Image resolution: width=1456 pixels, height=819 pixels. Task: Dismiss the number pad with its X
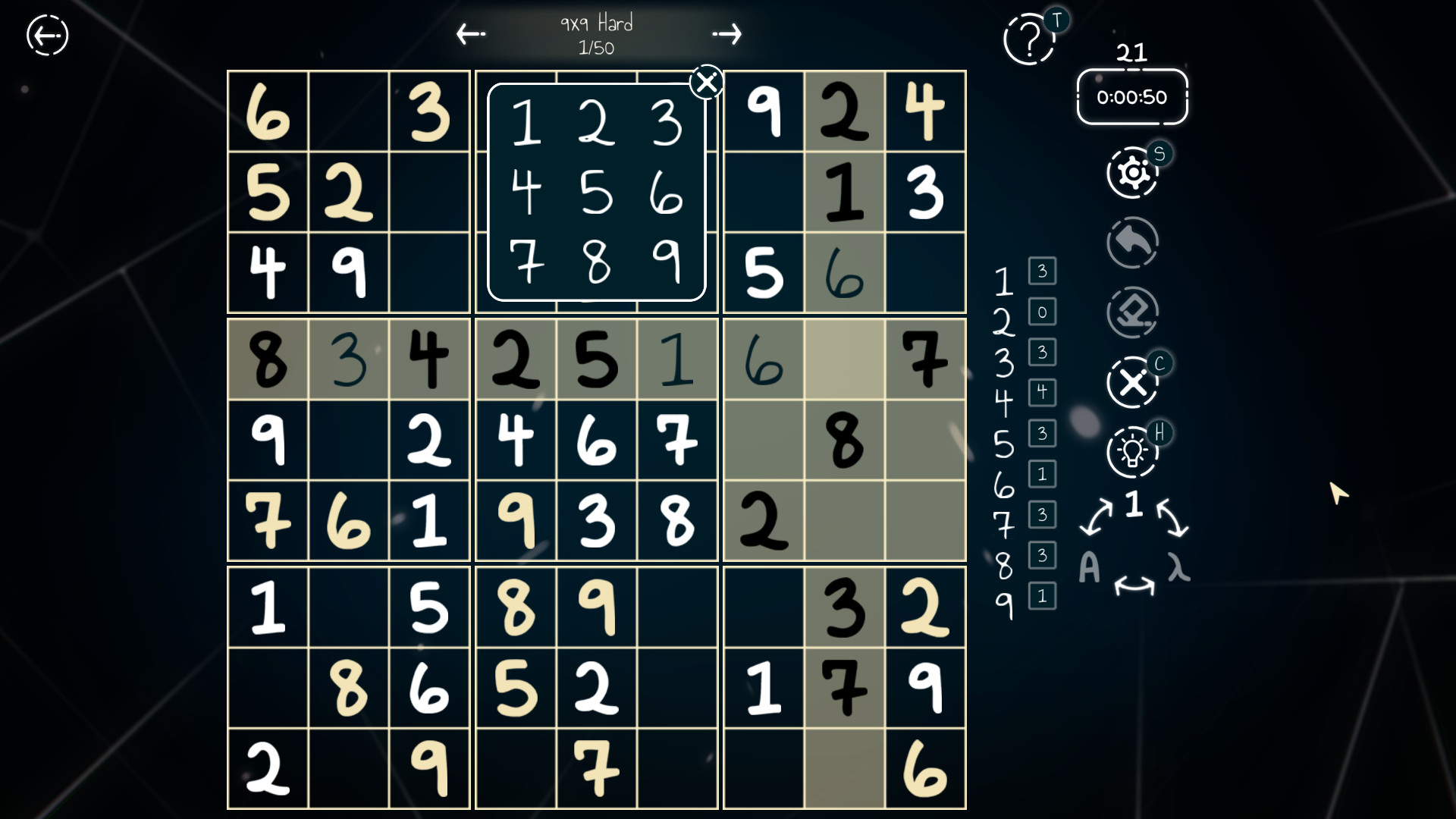coord(706,81)
